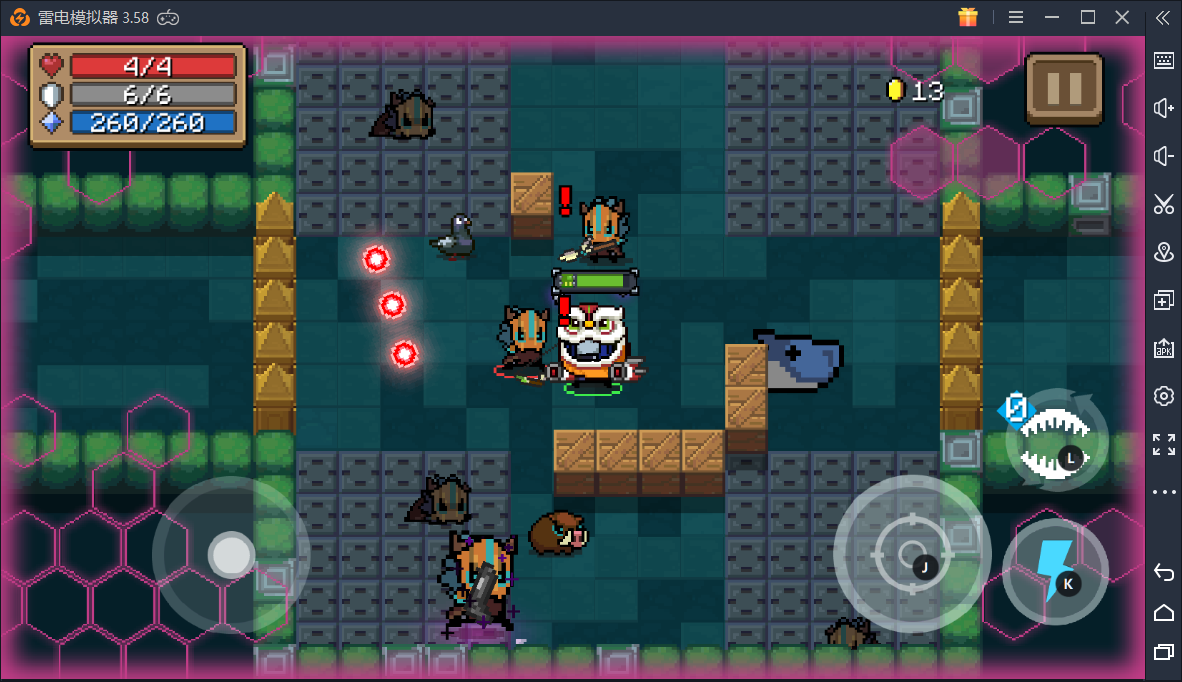Image resolution: width=1182 pixels, height=682 pixels.
Task: Raise volume from the emulator sidebar
Action: point(1163,108)
